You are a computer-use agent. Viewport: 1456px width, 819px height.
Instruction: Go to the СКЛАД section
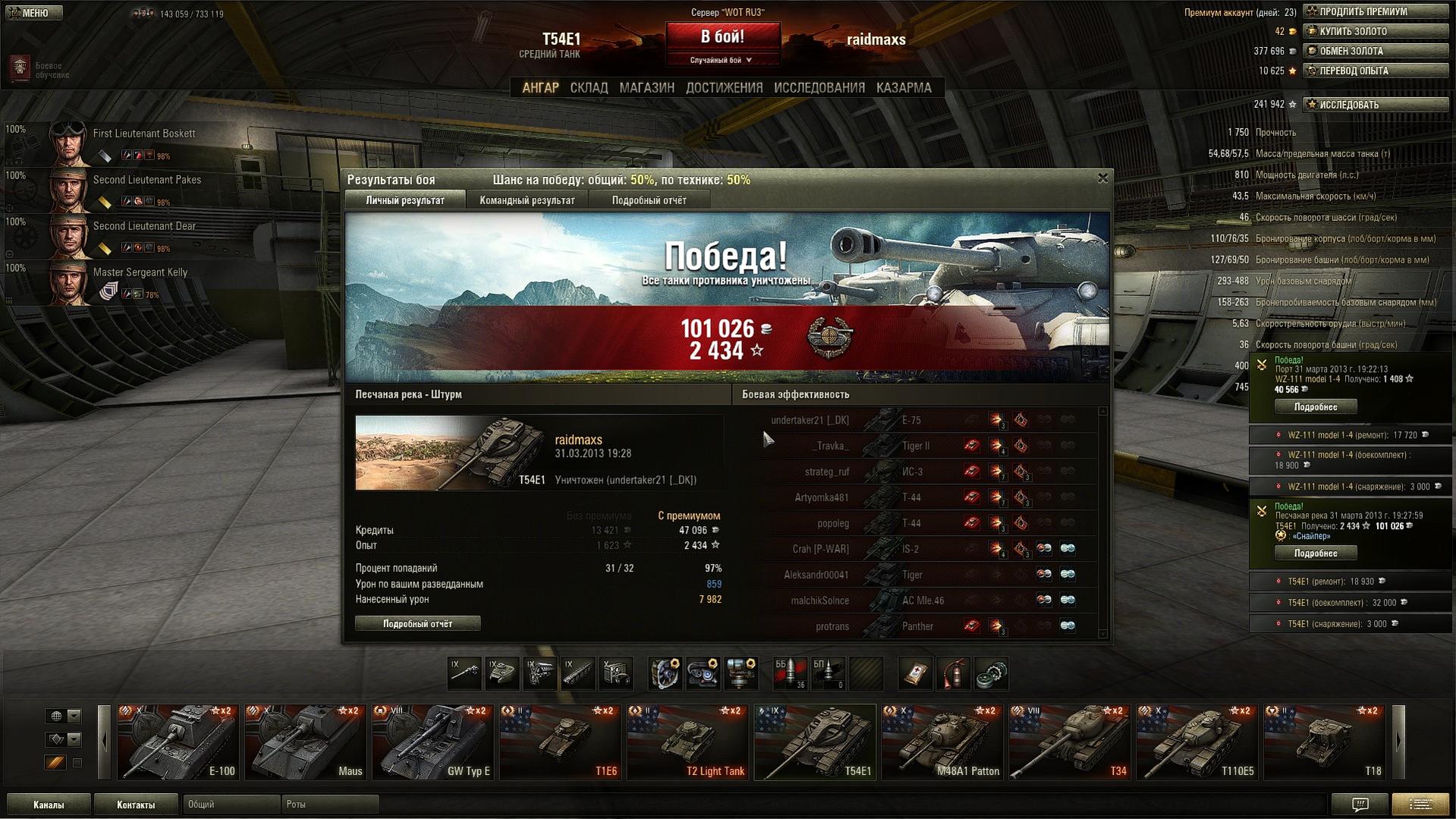[x=589, y=88]
